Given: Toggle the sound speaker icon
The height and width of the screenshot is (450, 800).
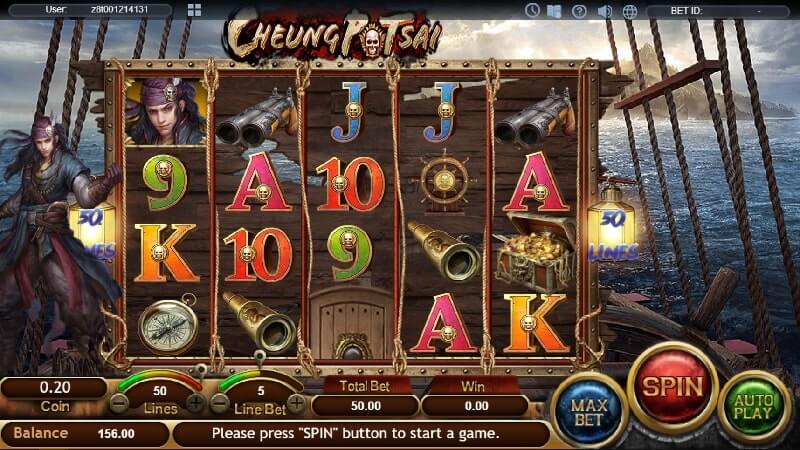Looking at the screenshot, I should point(605,11).
